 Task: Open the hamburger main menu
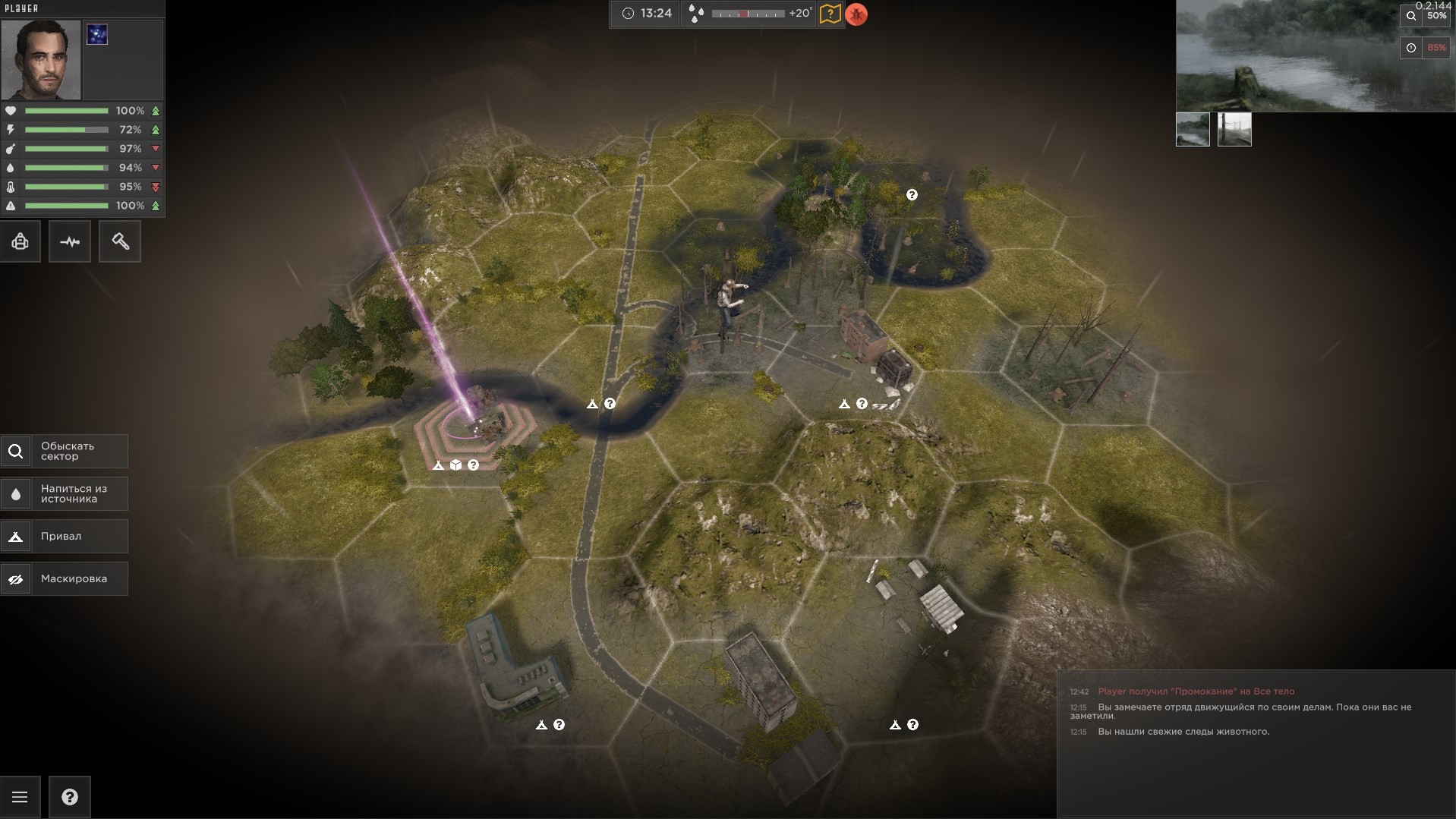(20, 797)
